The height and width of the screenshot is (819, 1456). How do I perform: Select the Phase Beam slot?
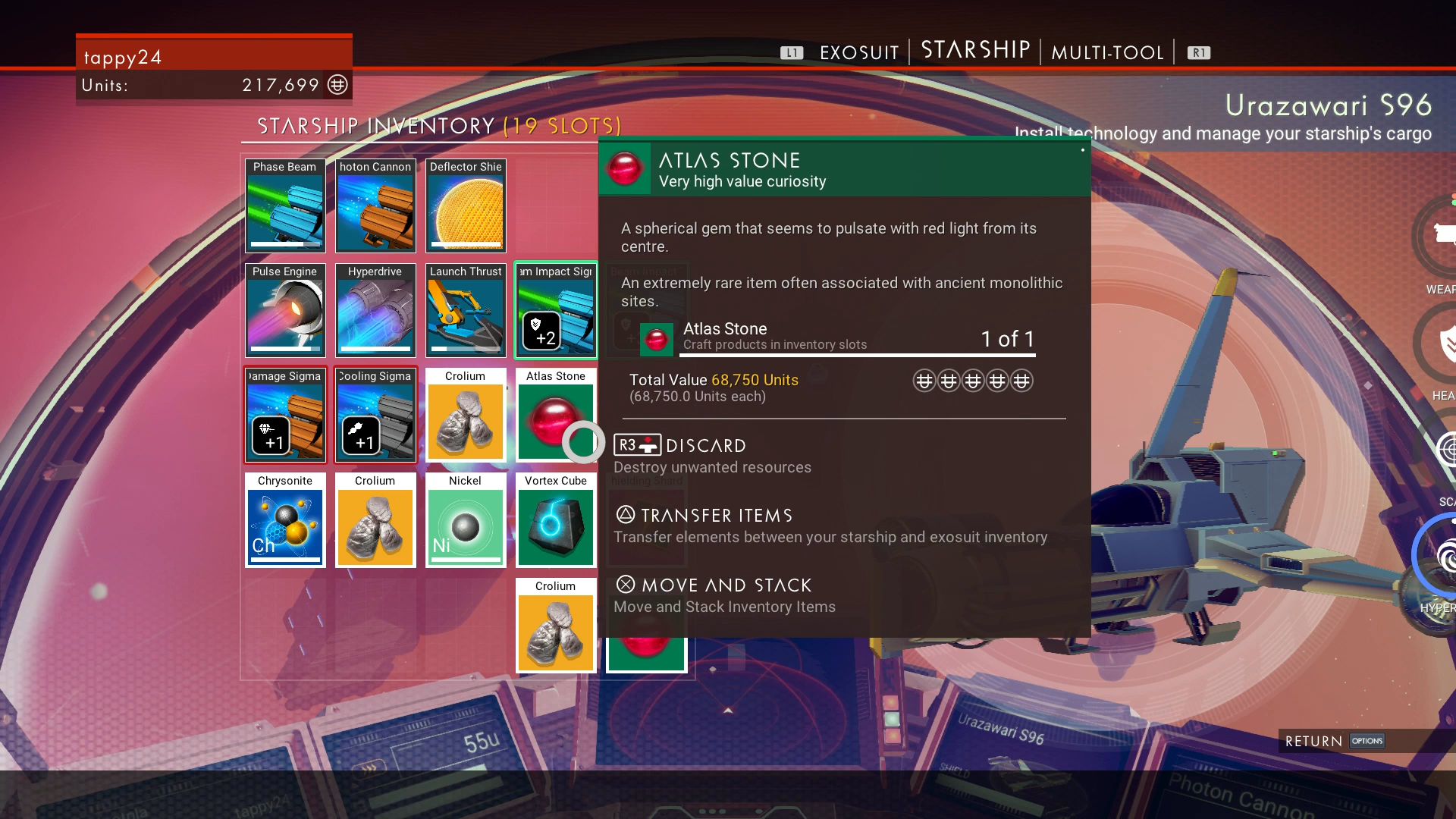(285, 206)
